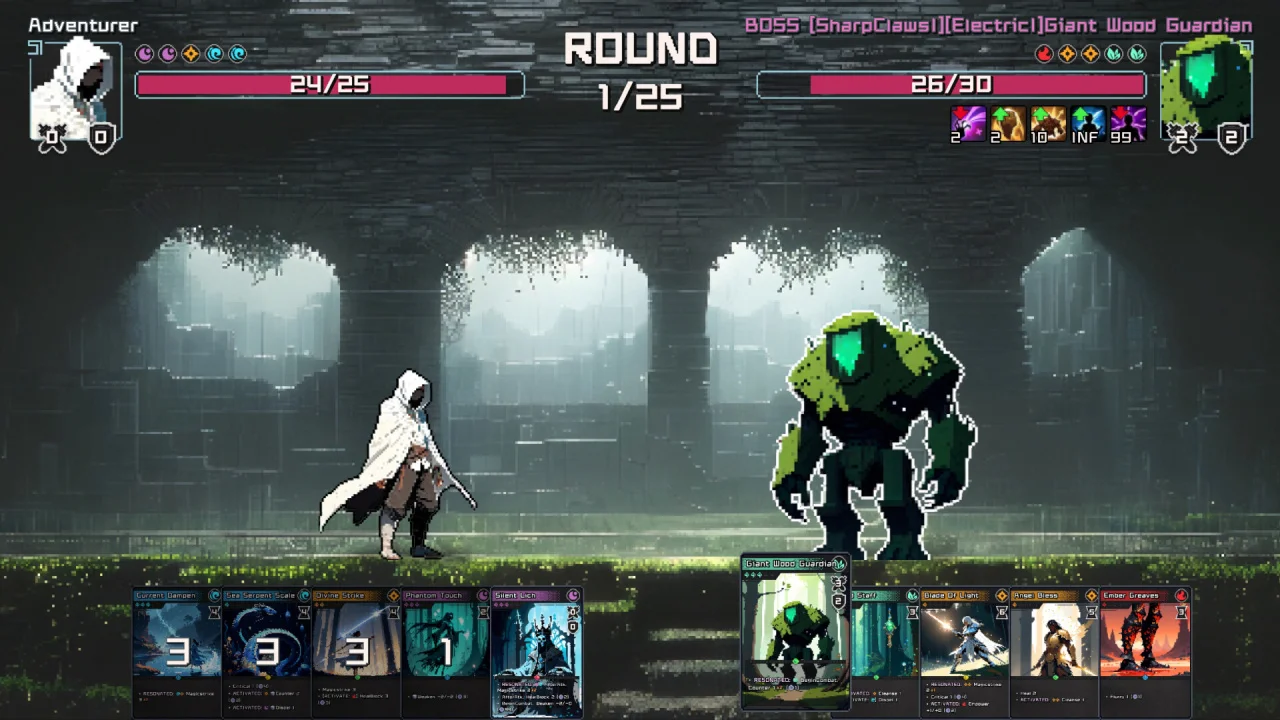The height and width of the screenshot is (720, 1280).
Task: Pick the Phantom Touch card
Action: tap(446, 650)
